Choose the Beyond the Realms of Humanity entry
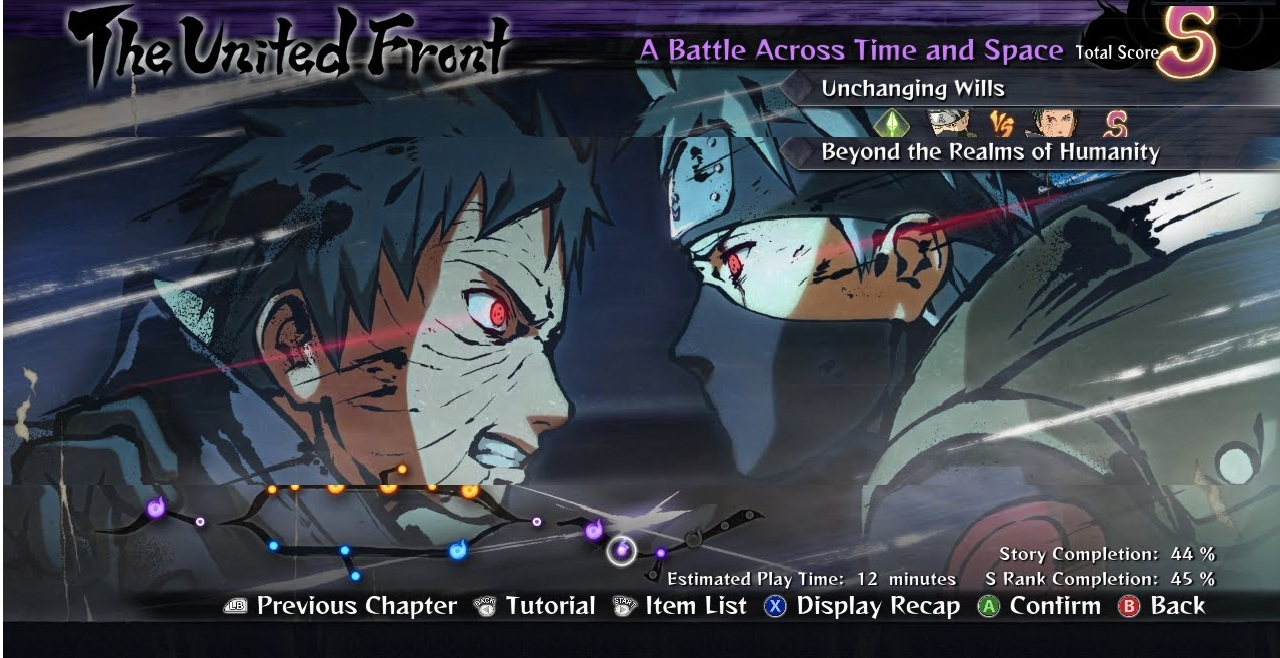This screenshot has width=1280, height=658. pyautogui.click(x=989, y=153)
